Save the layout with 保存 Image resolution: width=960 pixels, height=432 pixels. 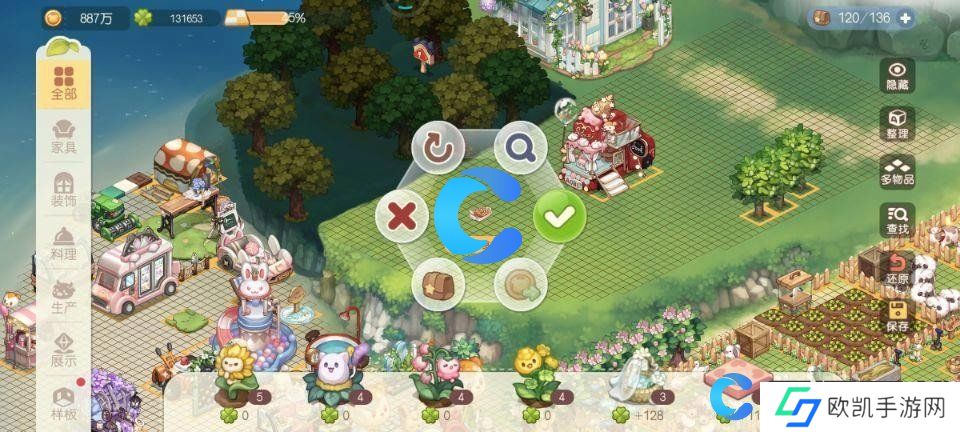point(897,315)
